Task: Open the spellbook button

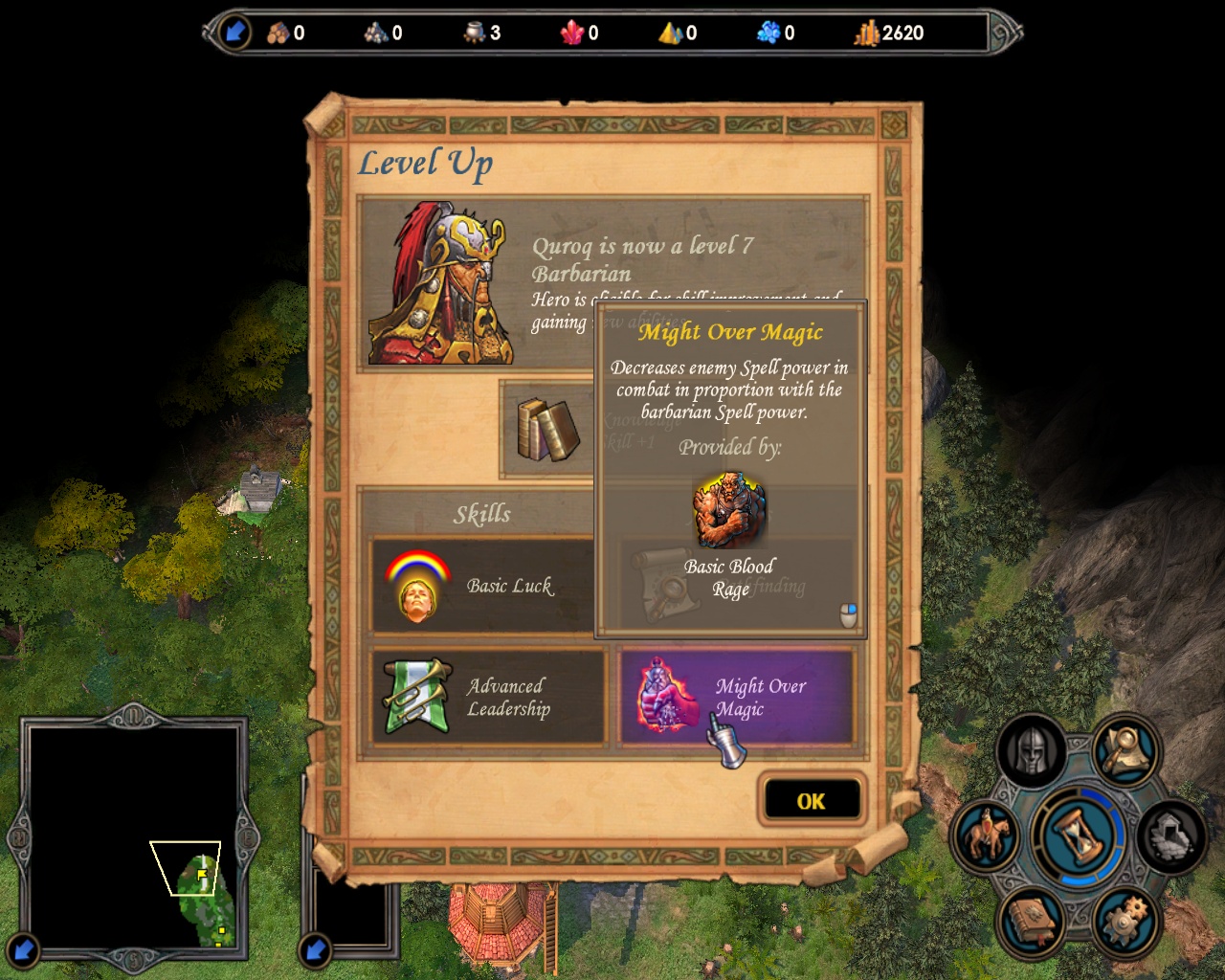Action: 1031,921
